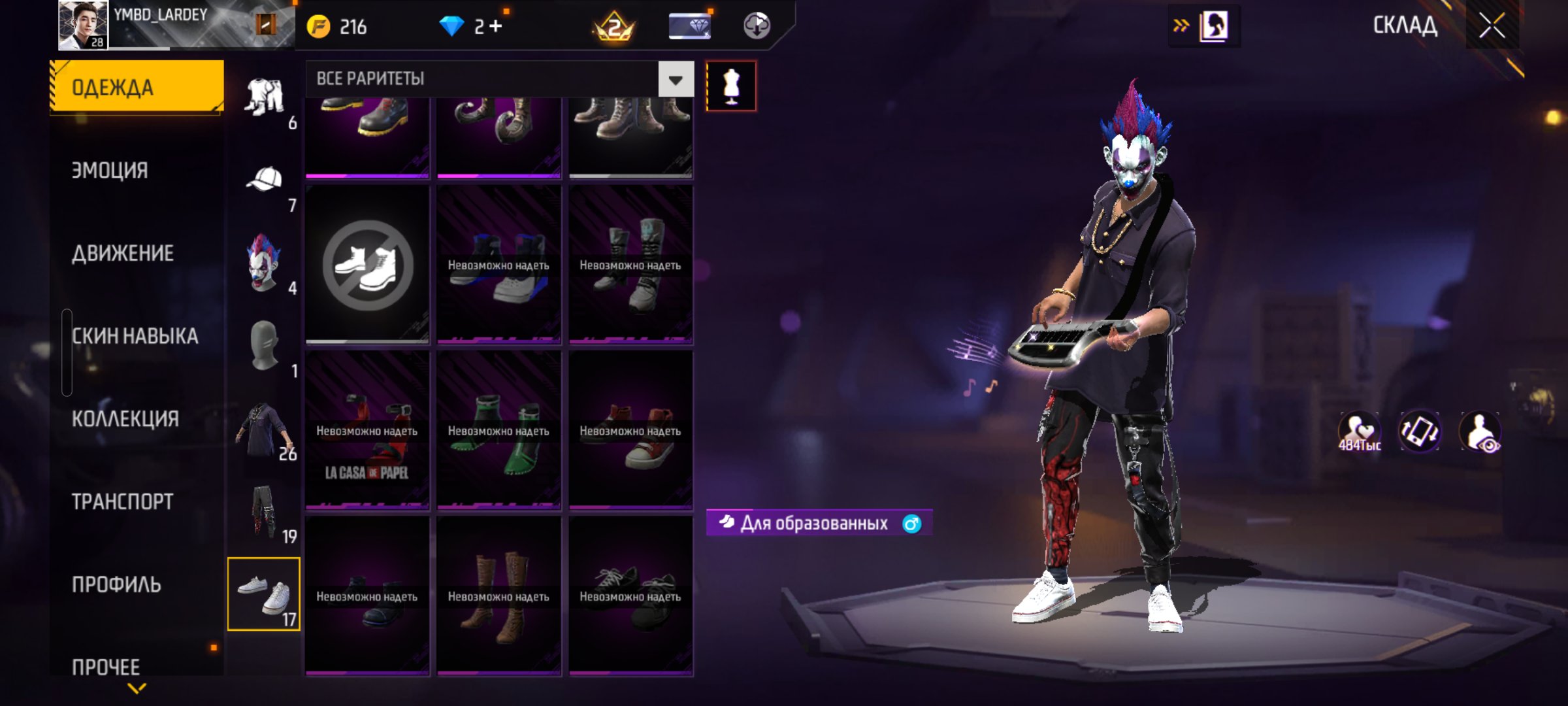Select the white sneakers shoes subcategory
The width and height of the screenshot is (1568, 706).
[x=264, y=594]
